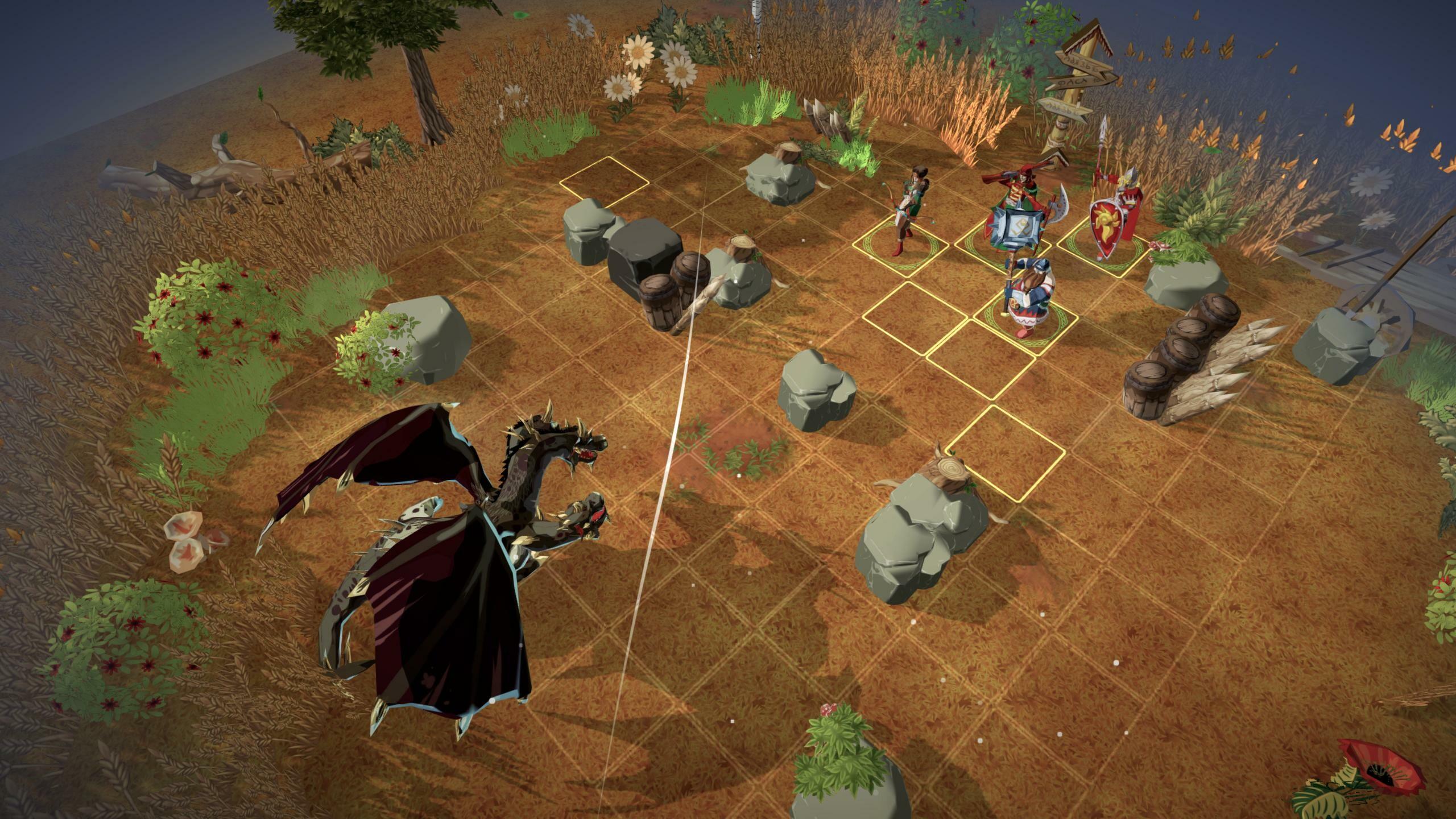Choose the empty highlighted tile left of dwarf
The width and height of the screenshot is (1456, 819).
click(915, 312)
